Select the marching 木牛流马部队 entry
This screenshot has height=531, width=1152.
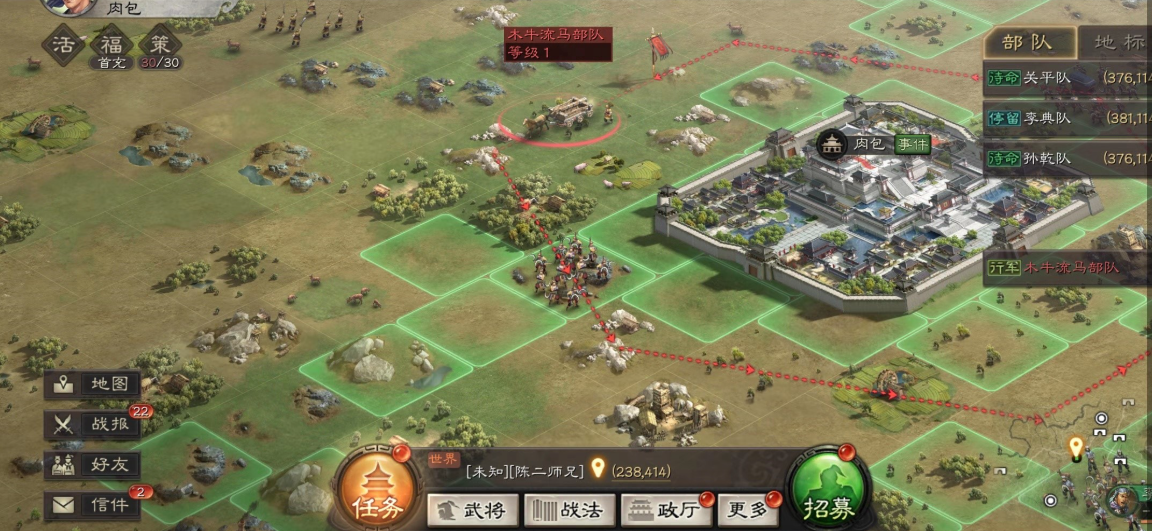[1066, 268]
